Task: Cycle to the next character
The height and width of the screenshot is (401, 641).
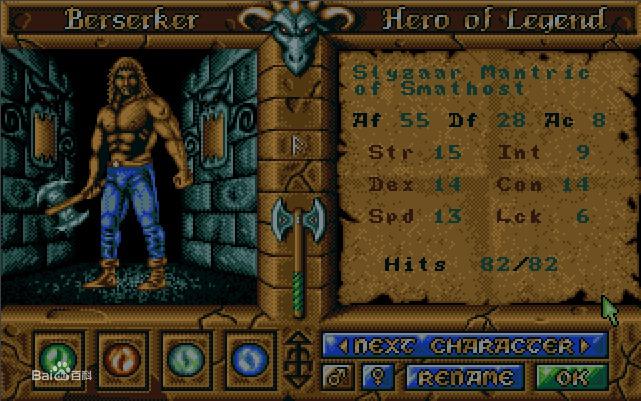Action: (x=465, y=346)
